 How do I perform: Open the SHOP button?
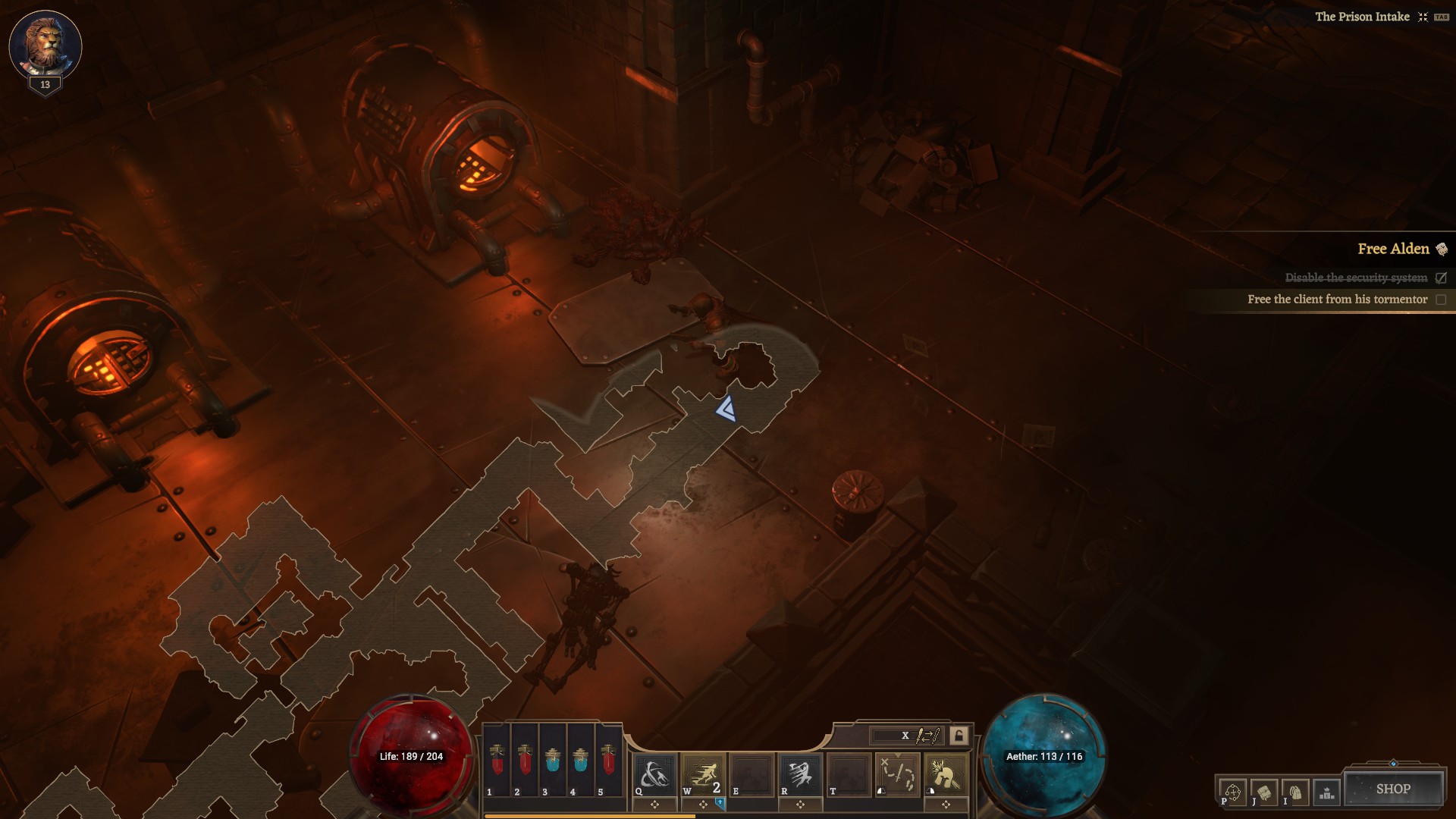coord(1393,789)
